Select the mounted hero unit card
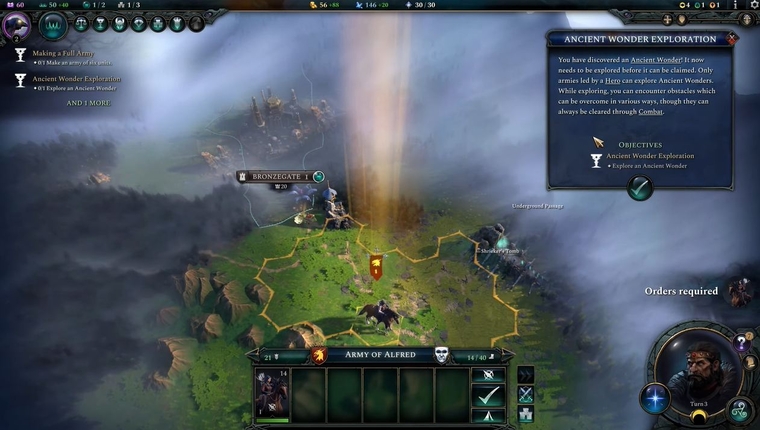The width and height of the screenshot is (760, 430). click(x=272, y=394)
